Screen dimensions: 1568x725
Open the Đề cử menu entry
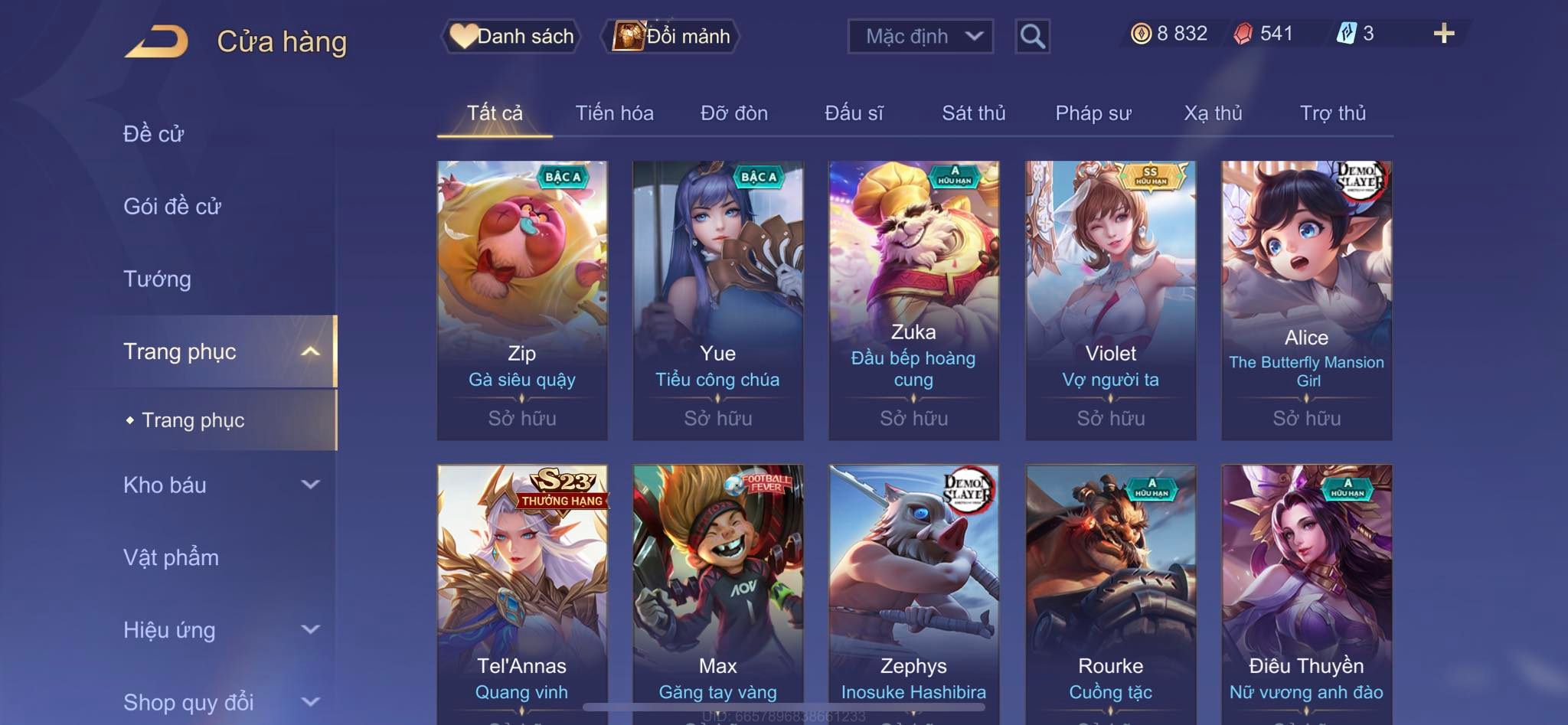point(154,134)
